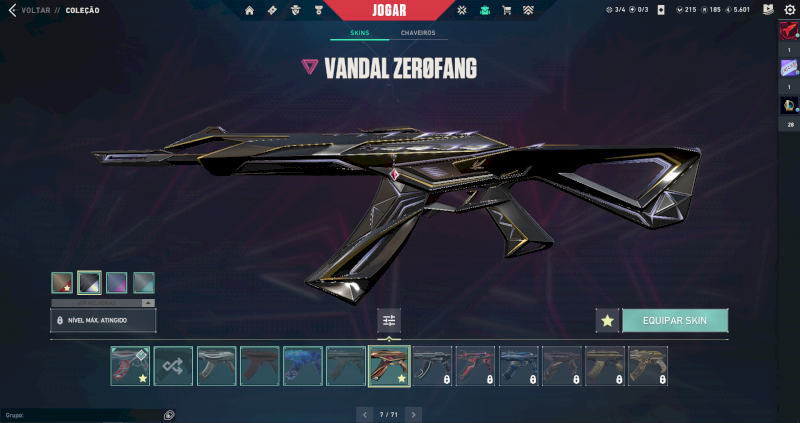Open the home icon in top navigation
800x423 pixels.
click(x=249, y=10)
